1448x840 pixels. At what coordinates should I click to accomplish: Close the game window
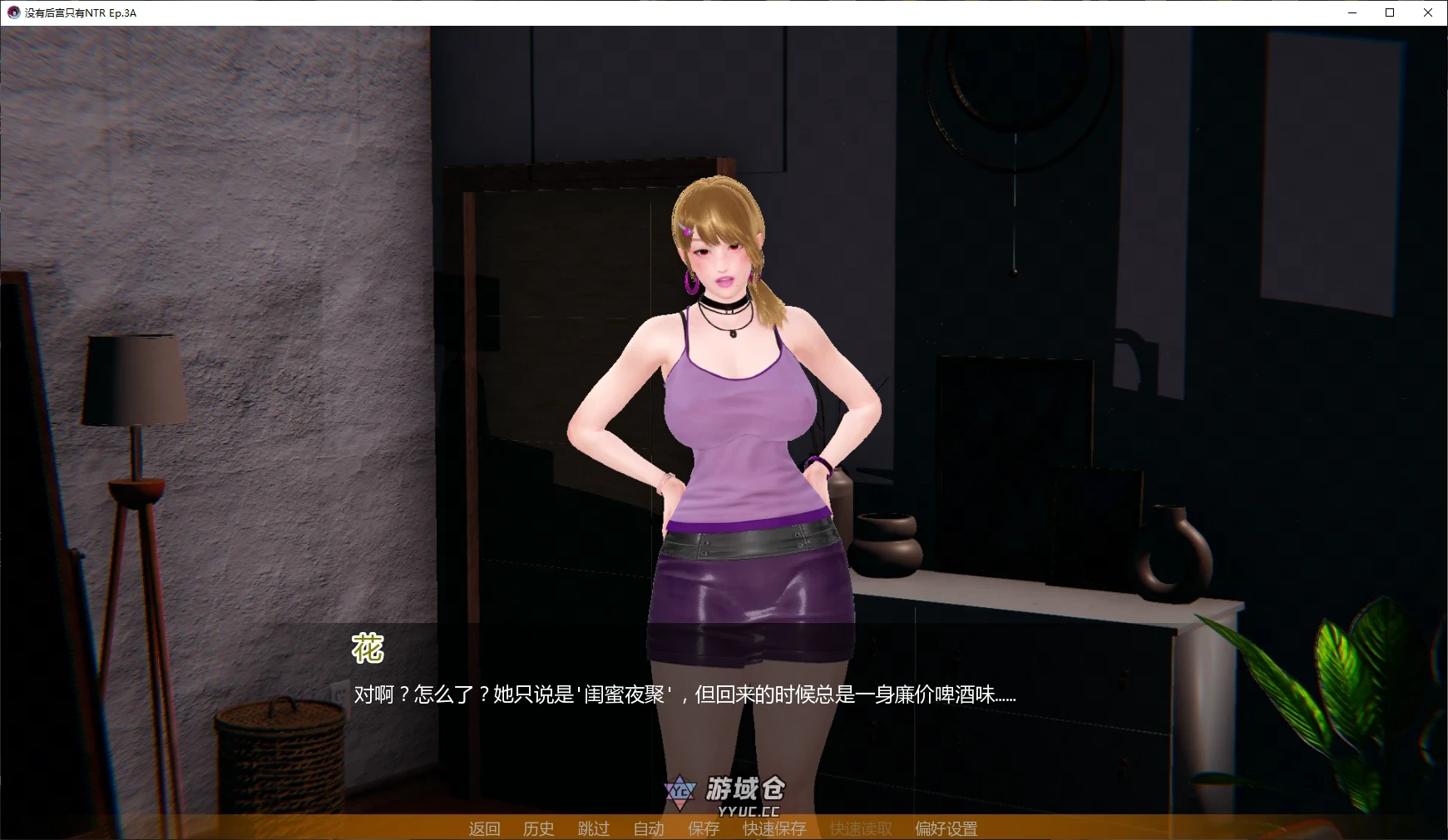click(1427, 12)
